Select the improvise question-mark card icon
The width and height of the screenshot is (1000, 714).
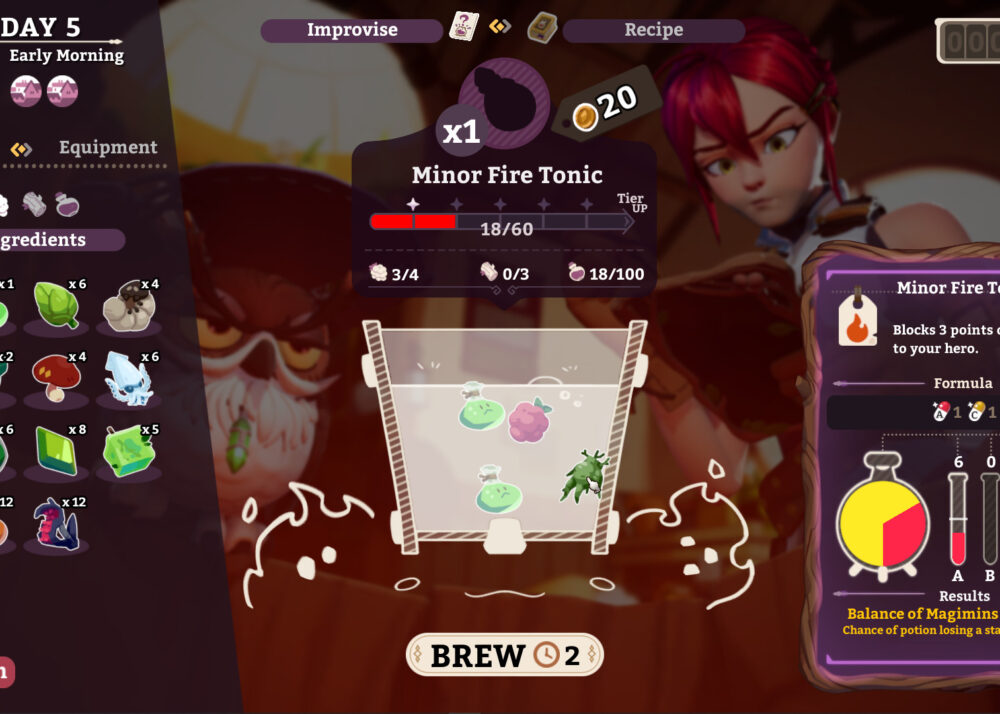464,26
